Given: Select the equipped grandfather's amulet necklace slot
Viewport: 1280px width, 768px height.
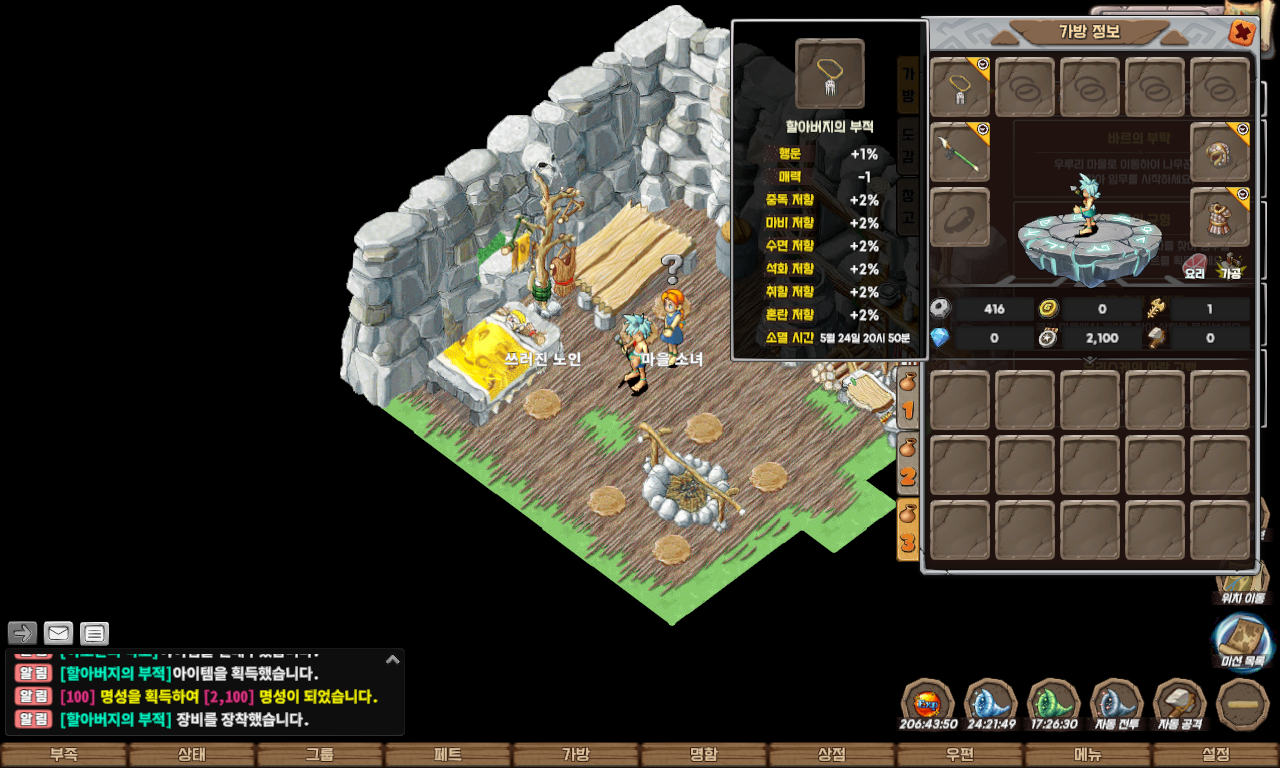Looking at the screenshot, I should (x=960, y=88).
